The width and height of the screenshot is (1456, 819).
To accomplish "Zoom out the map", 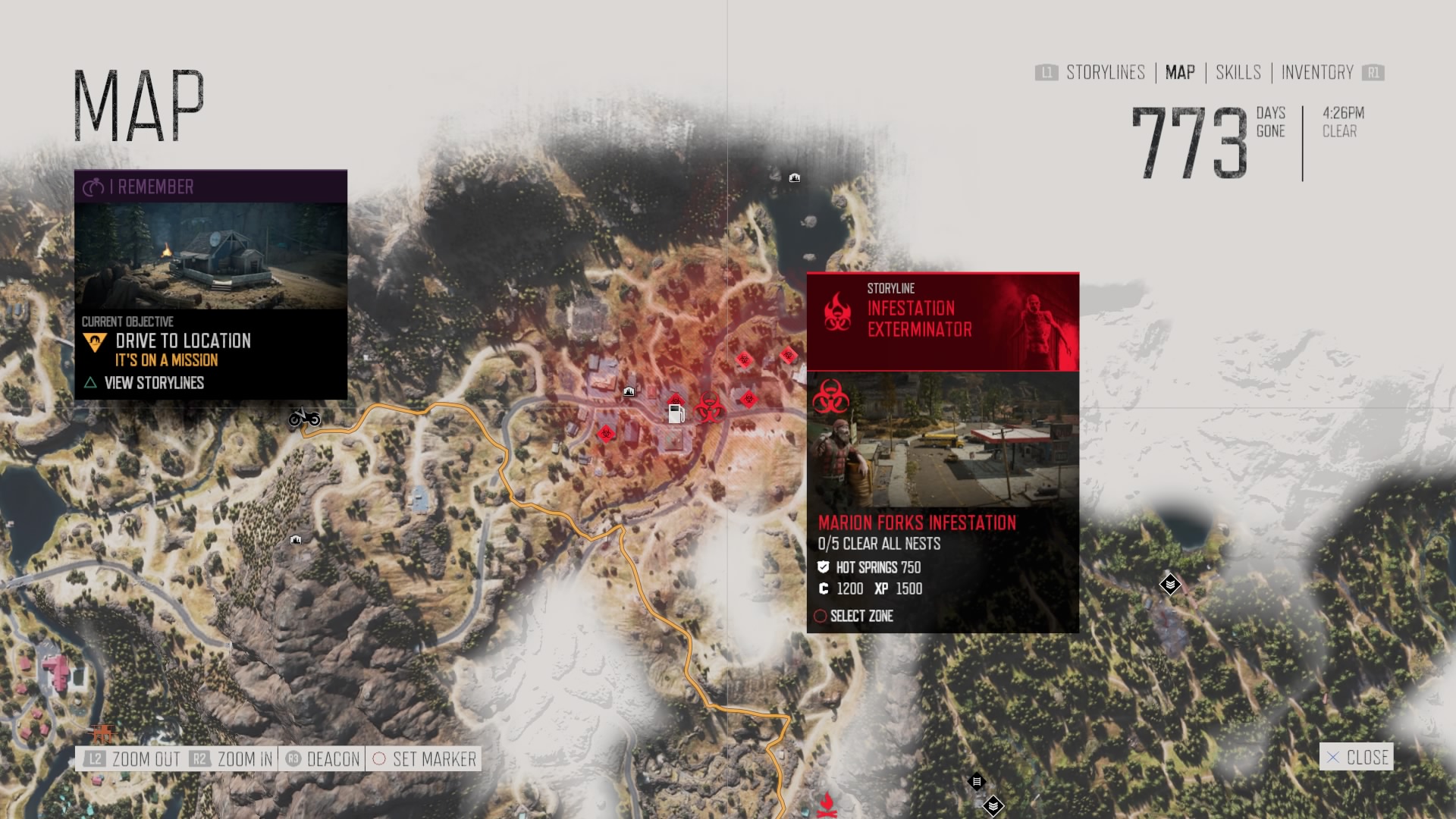I will point(132,759).
